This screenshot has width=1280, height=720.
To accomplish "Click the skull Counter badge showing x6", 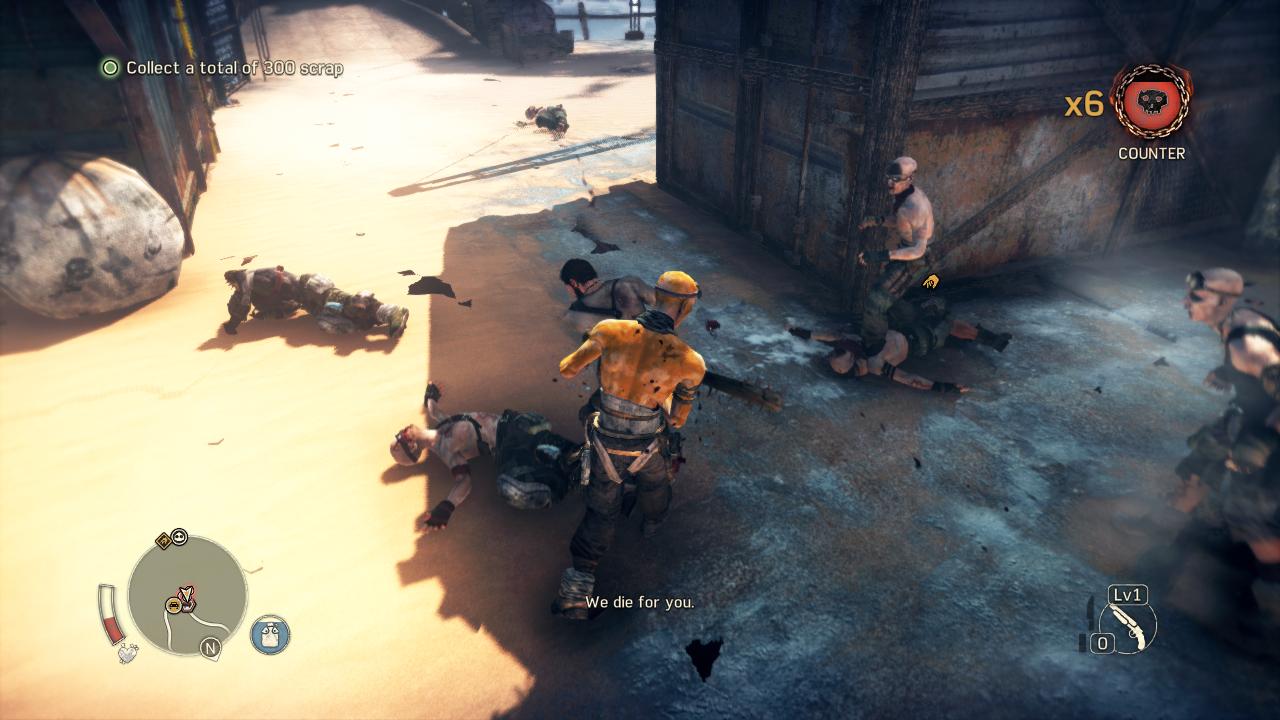I will tap(1151, 102).
